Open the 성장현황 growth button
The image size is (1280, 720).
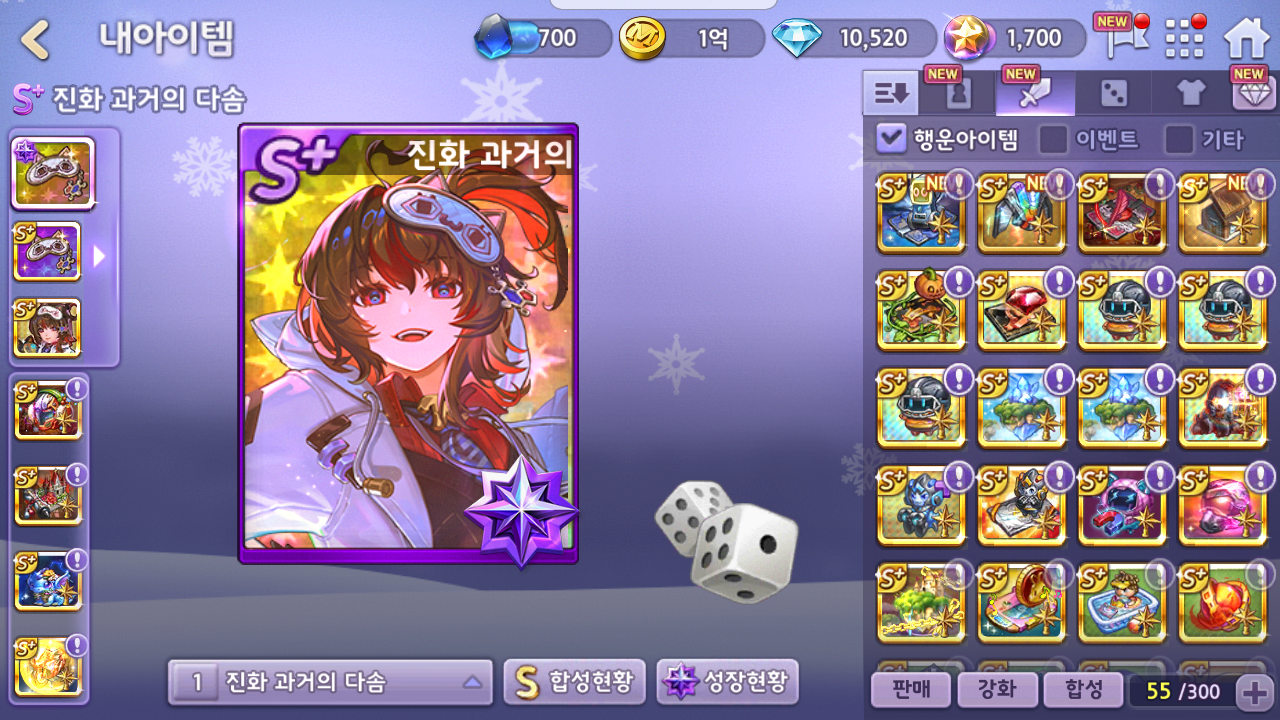tap(727, 682)
